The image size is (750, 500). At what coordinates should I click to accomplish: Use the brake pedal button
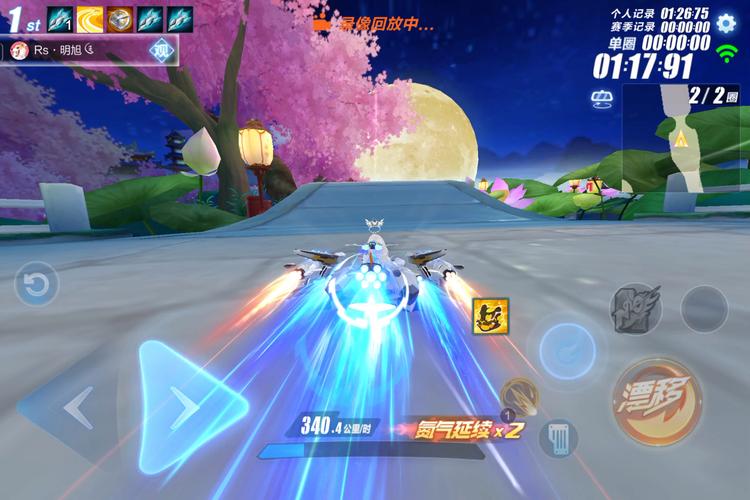coord(557,437)
